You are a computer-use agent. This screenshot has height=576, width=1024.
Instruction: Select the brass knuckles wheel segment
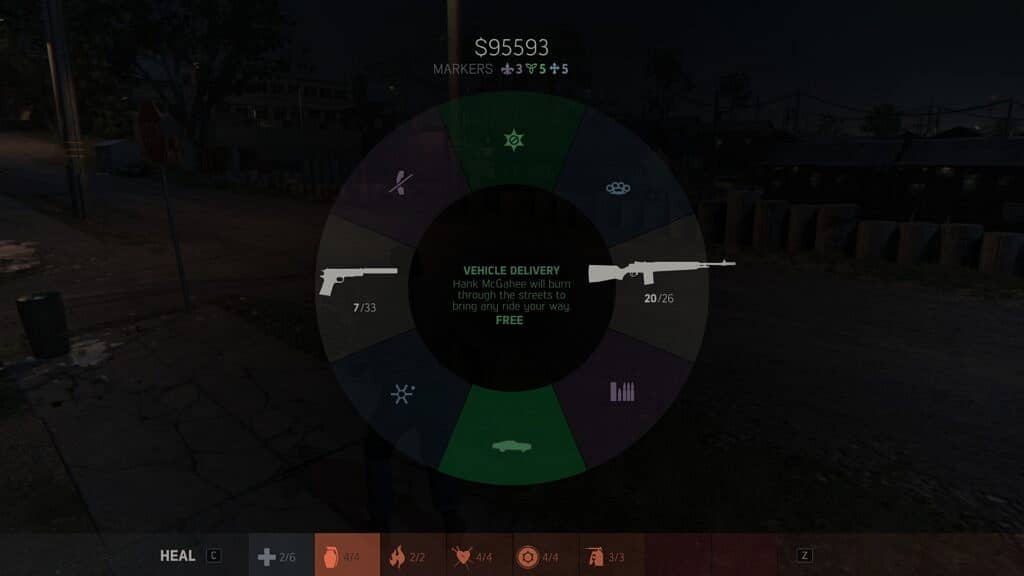[x=618, y=187]
